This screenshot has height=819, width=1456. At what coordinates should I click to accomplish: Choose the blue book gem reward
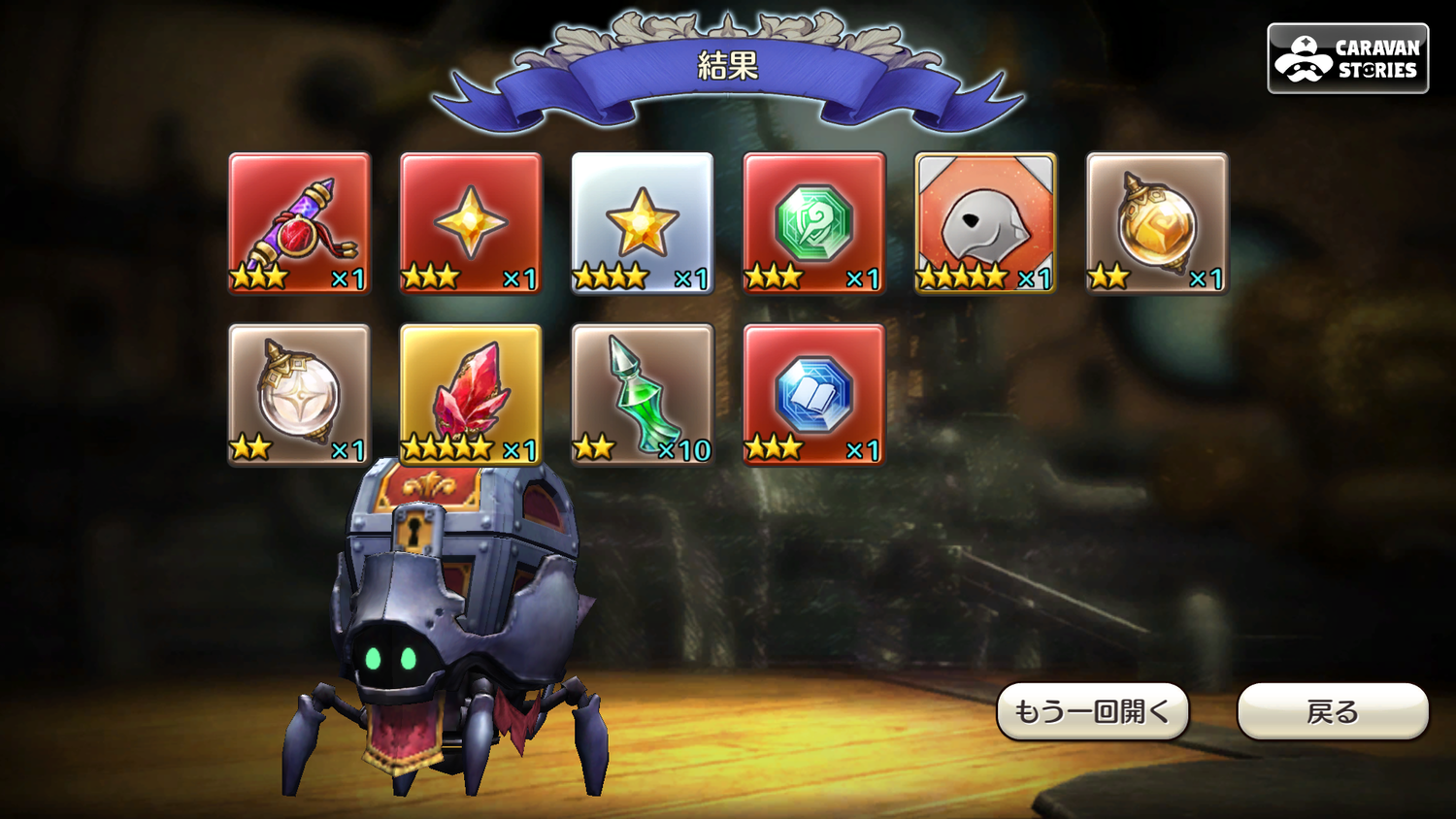813,394
